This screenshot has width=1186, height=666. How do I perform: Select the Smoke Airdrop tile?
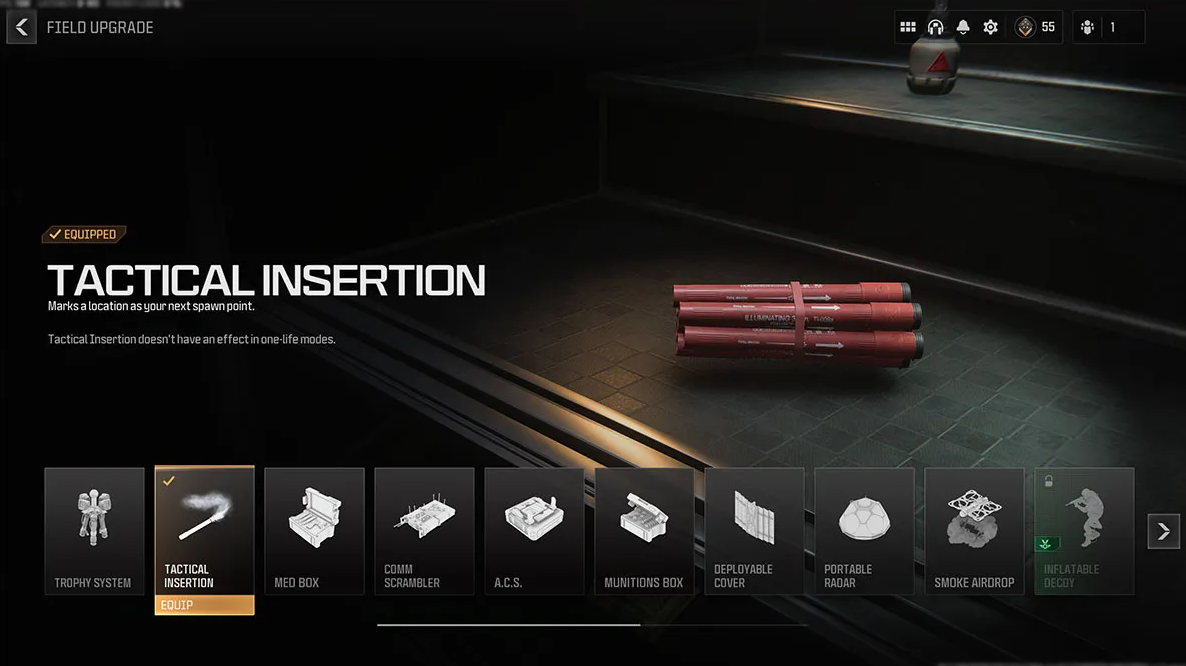coord(974,531)
